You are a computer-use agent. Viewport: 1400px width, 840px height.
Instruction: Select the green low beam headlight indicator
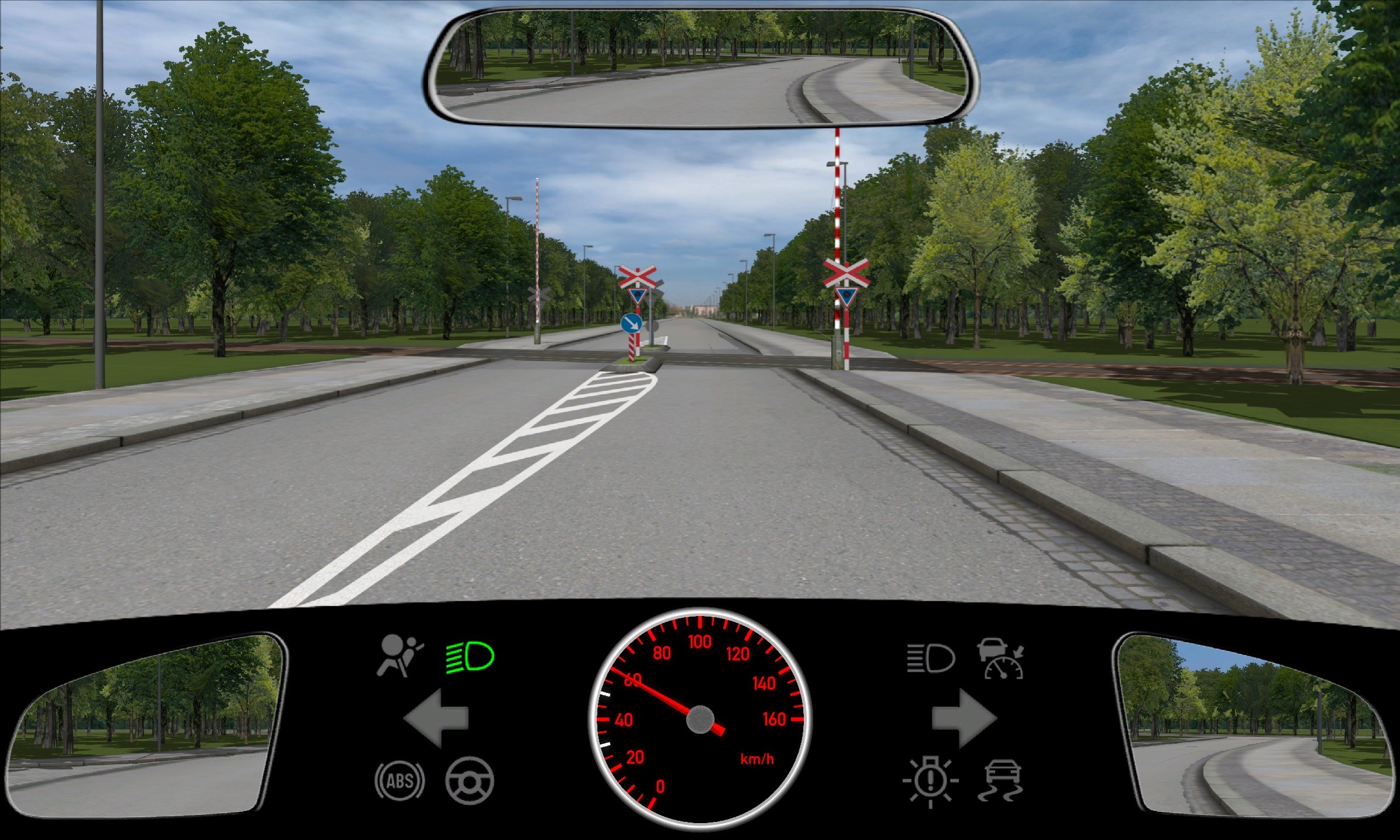[470, 657]
